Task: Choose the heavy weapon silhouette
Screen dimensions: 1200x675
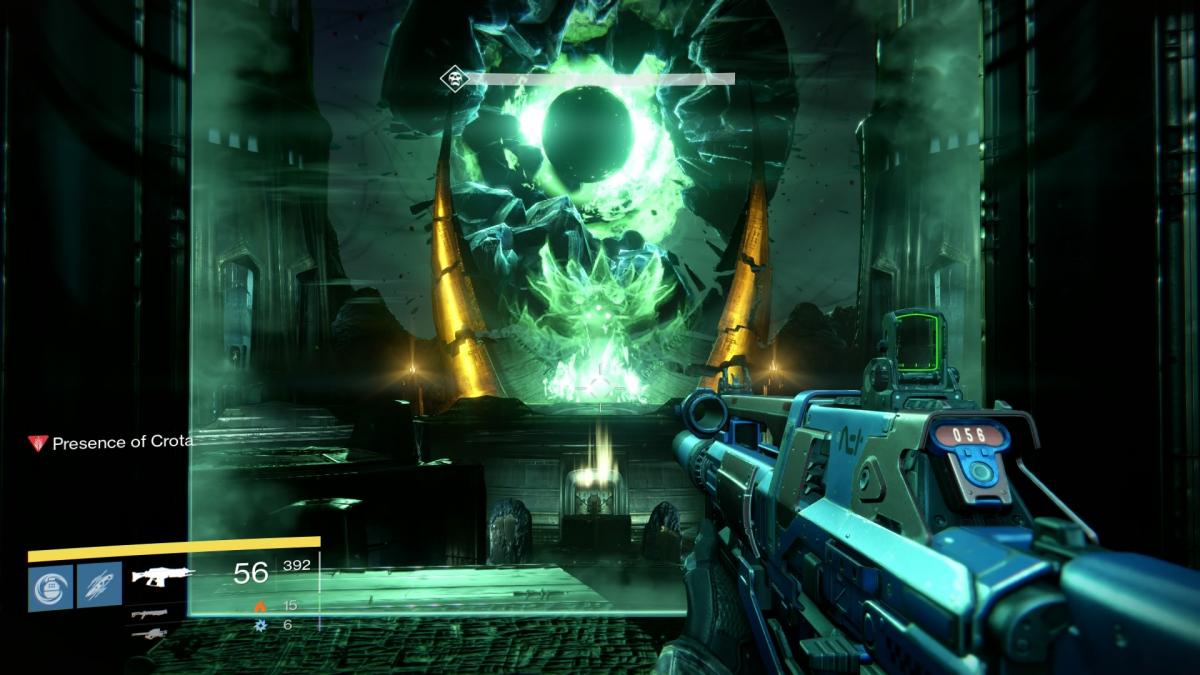Action: point(148,633)
